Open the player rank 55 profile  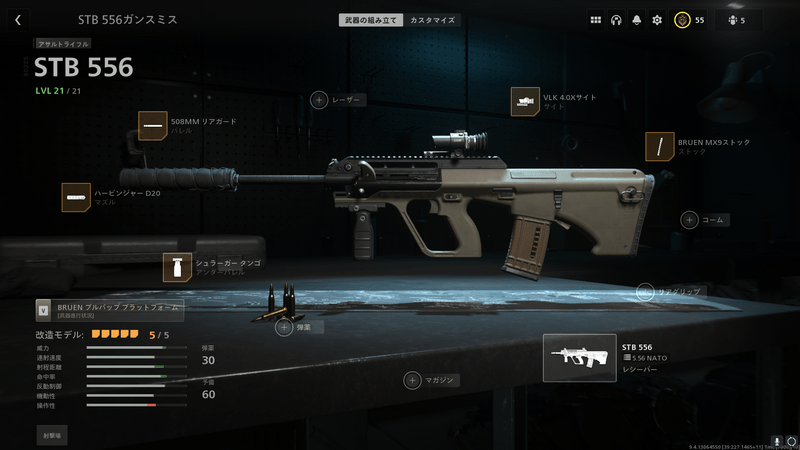[688, 19]
